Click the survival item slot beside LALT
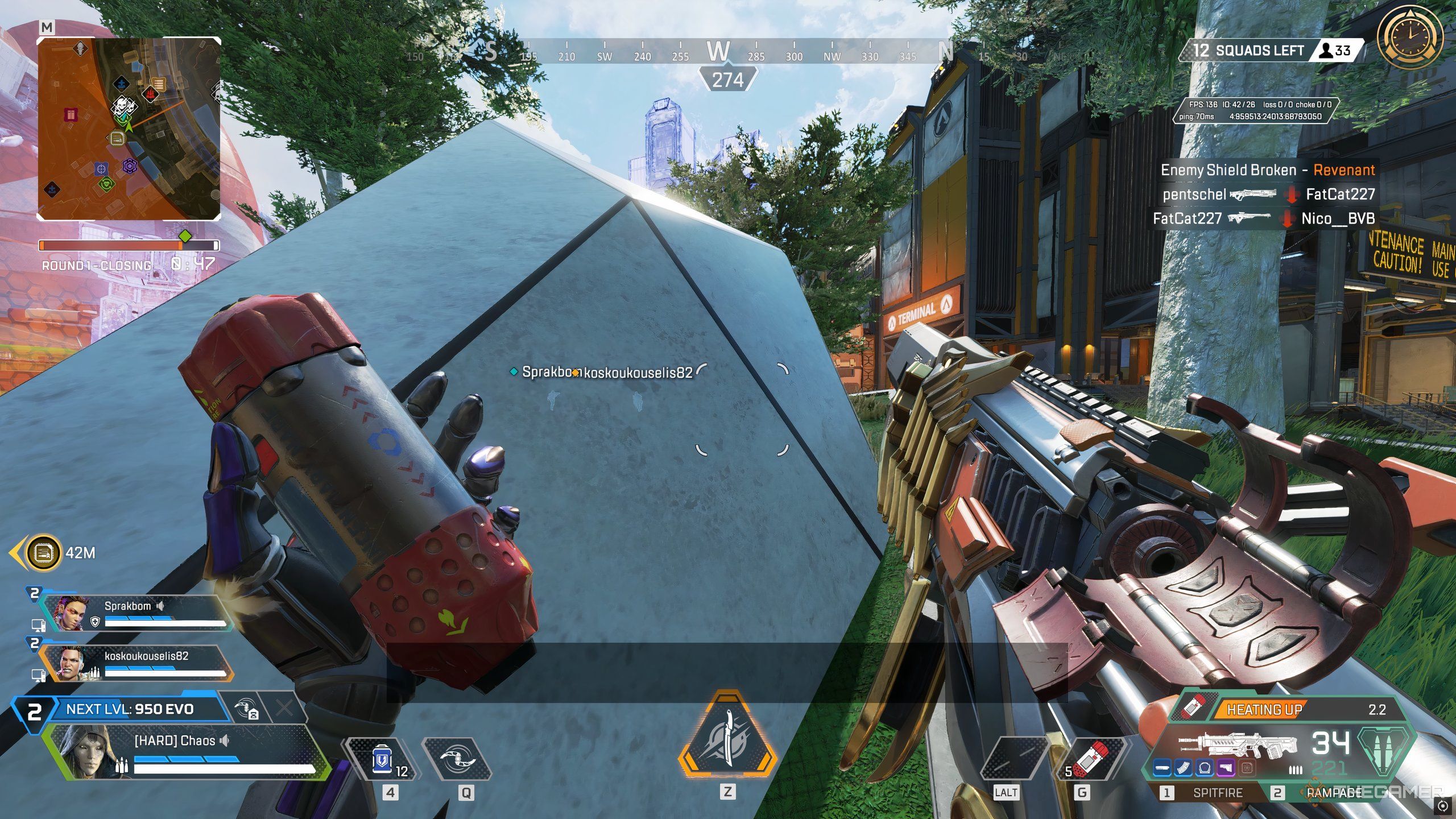This screenshot has width=1456, height=819. [x=1014, y=759]
